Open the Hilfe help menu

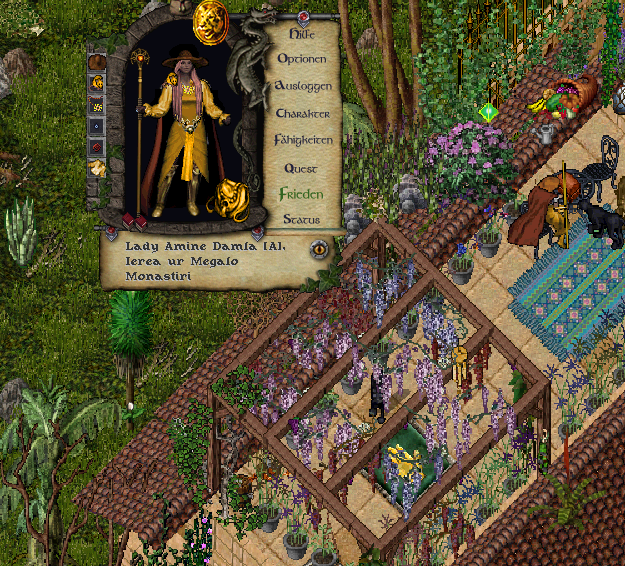pos(301,33)
